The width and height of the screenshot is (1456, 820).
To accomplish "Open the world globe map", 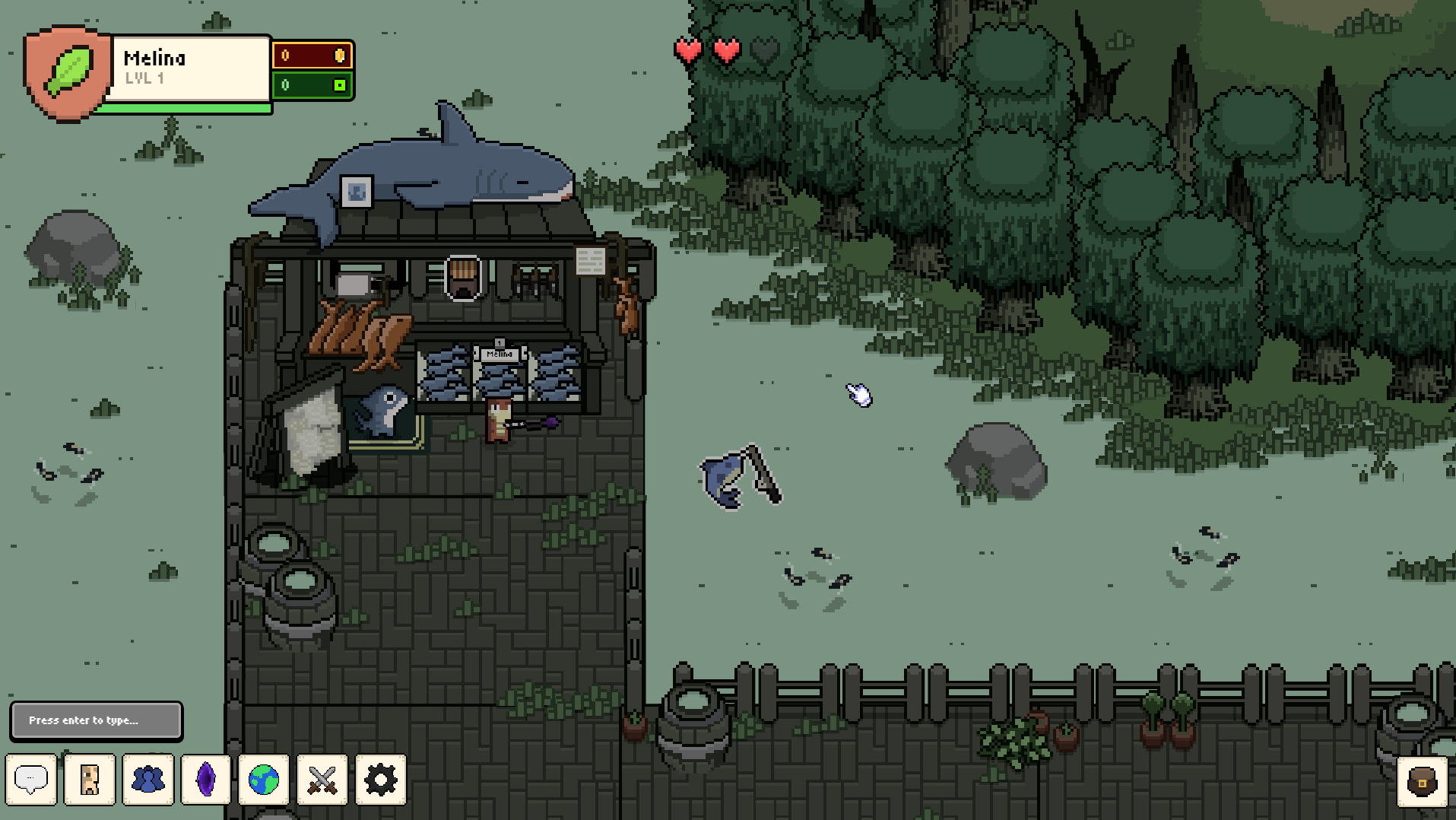I will (264, 780).
